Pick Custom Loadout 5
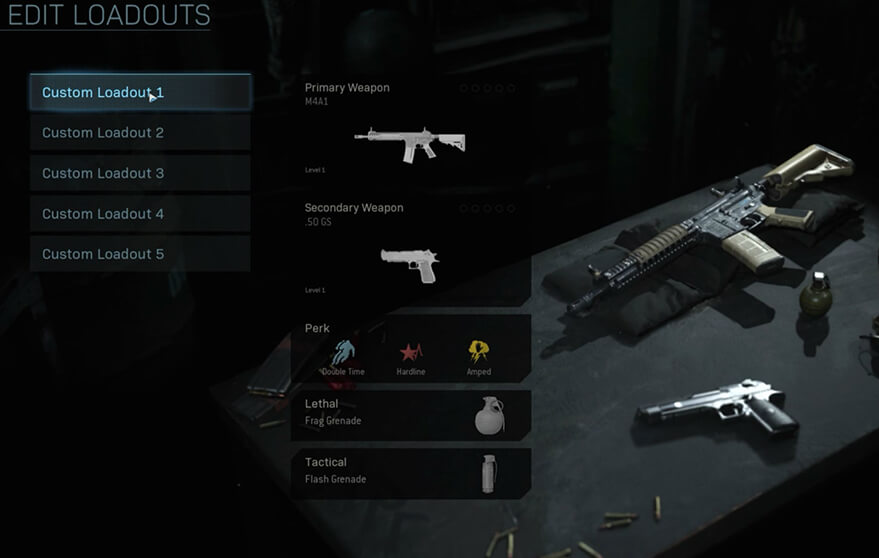The width and height of the screenshot is (879, 558). coord(140,254)
